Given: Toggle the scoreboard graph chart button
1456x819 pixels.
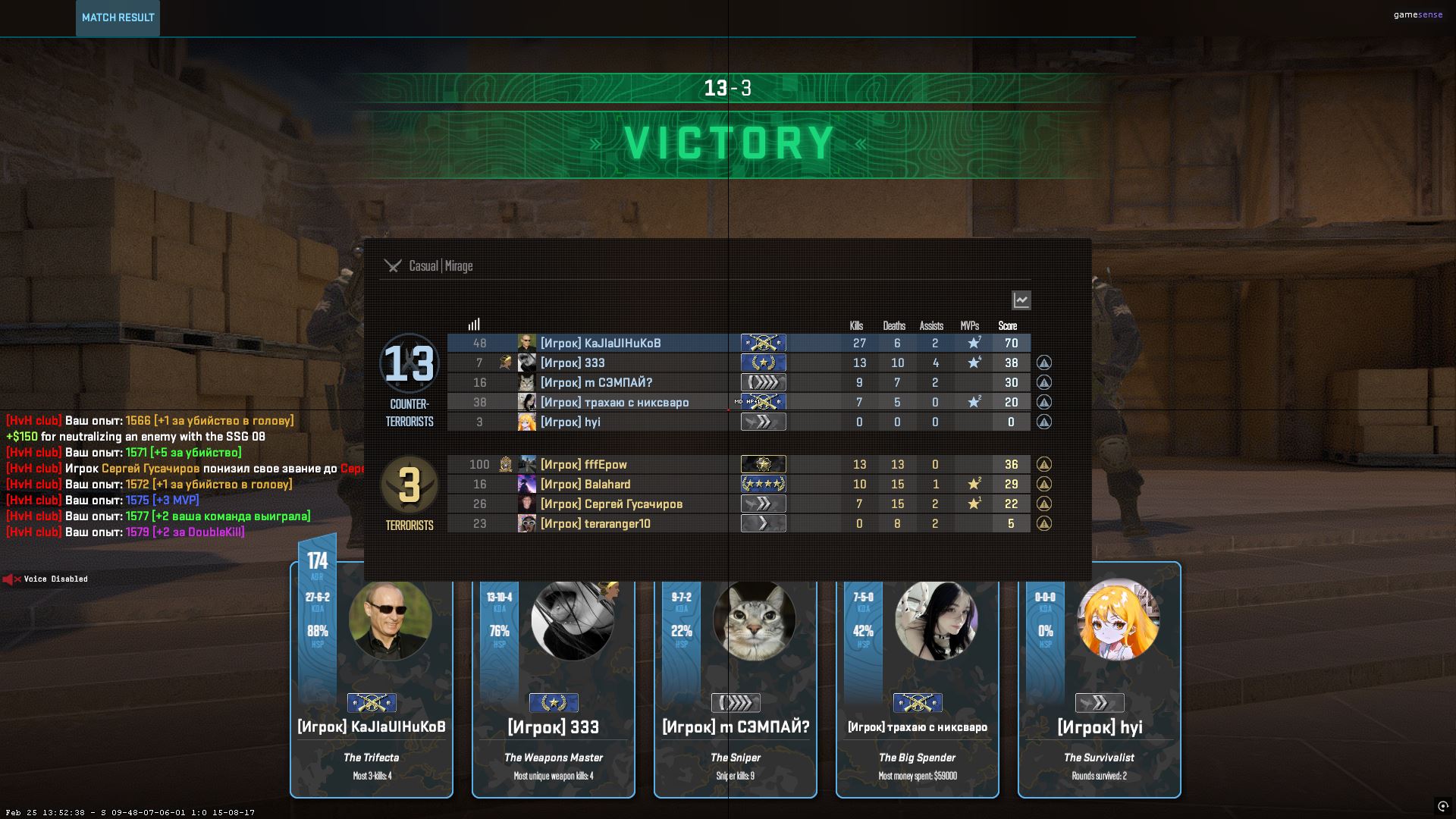Looking at the screenshot, I should 1021,300.
